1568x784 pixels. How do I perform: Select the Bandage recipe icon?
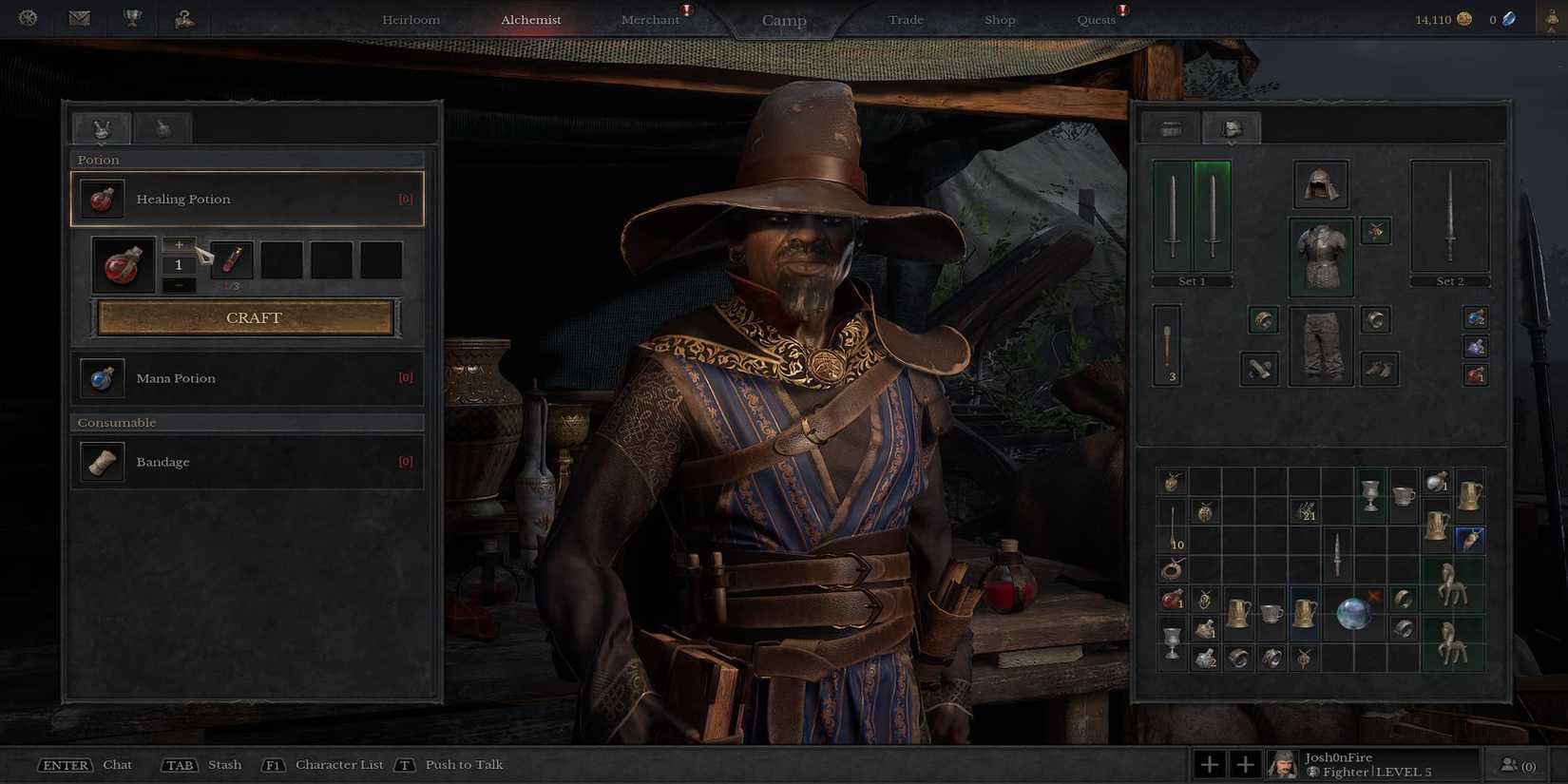pos(101,462)
